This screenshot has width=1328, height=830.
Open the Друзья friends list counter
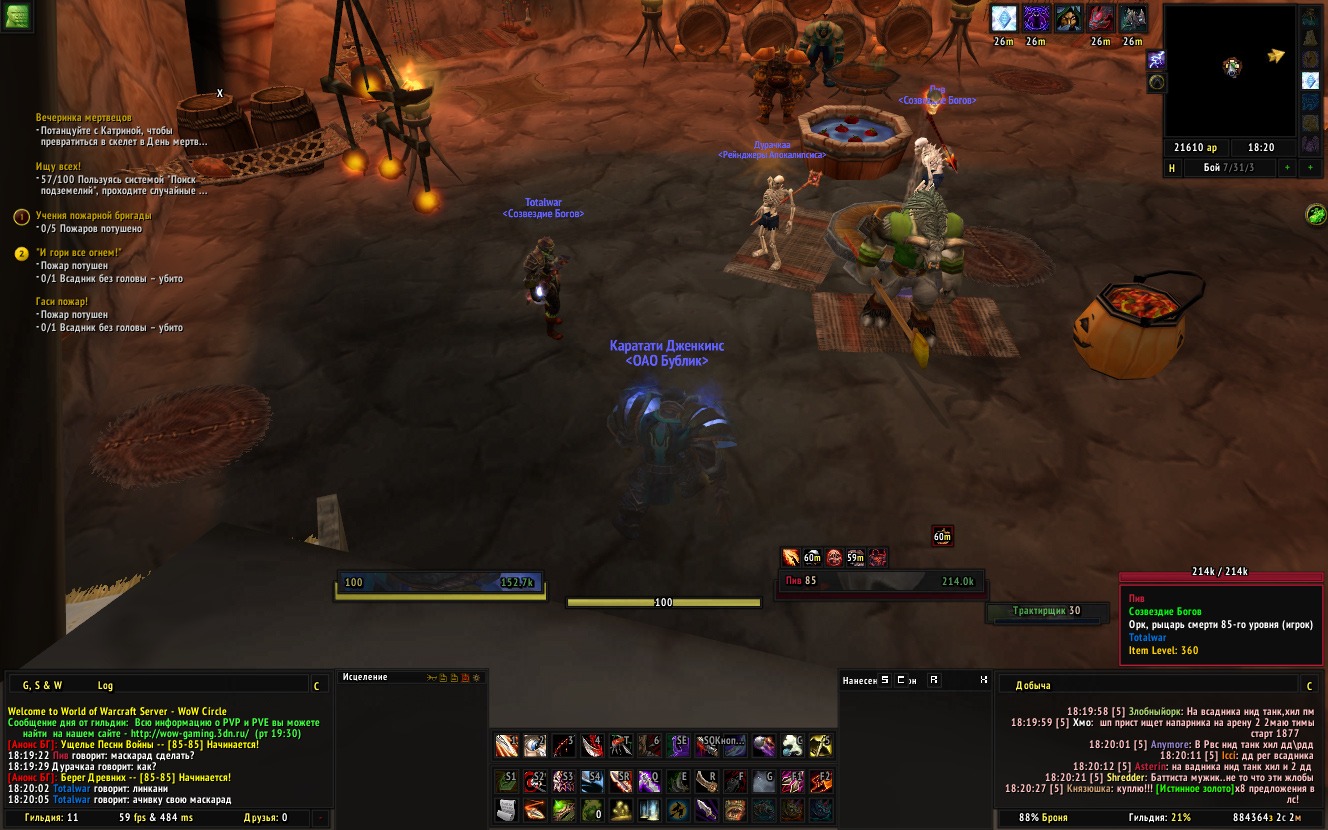point(265,817)
